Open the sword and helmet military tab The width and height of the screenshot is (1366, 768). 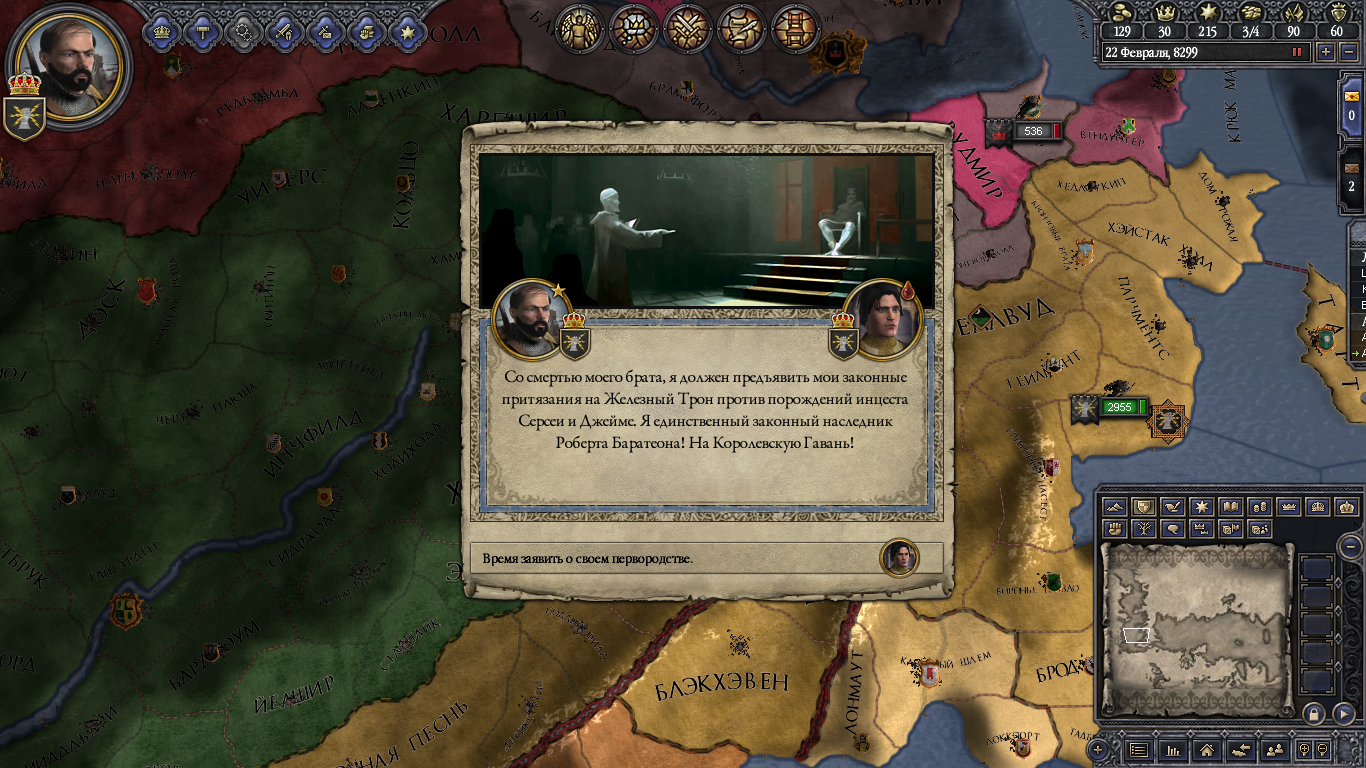click(x=285, y=31)
